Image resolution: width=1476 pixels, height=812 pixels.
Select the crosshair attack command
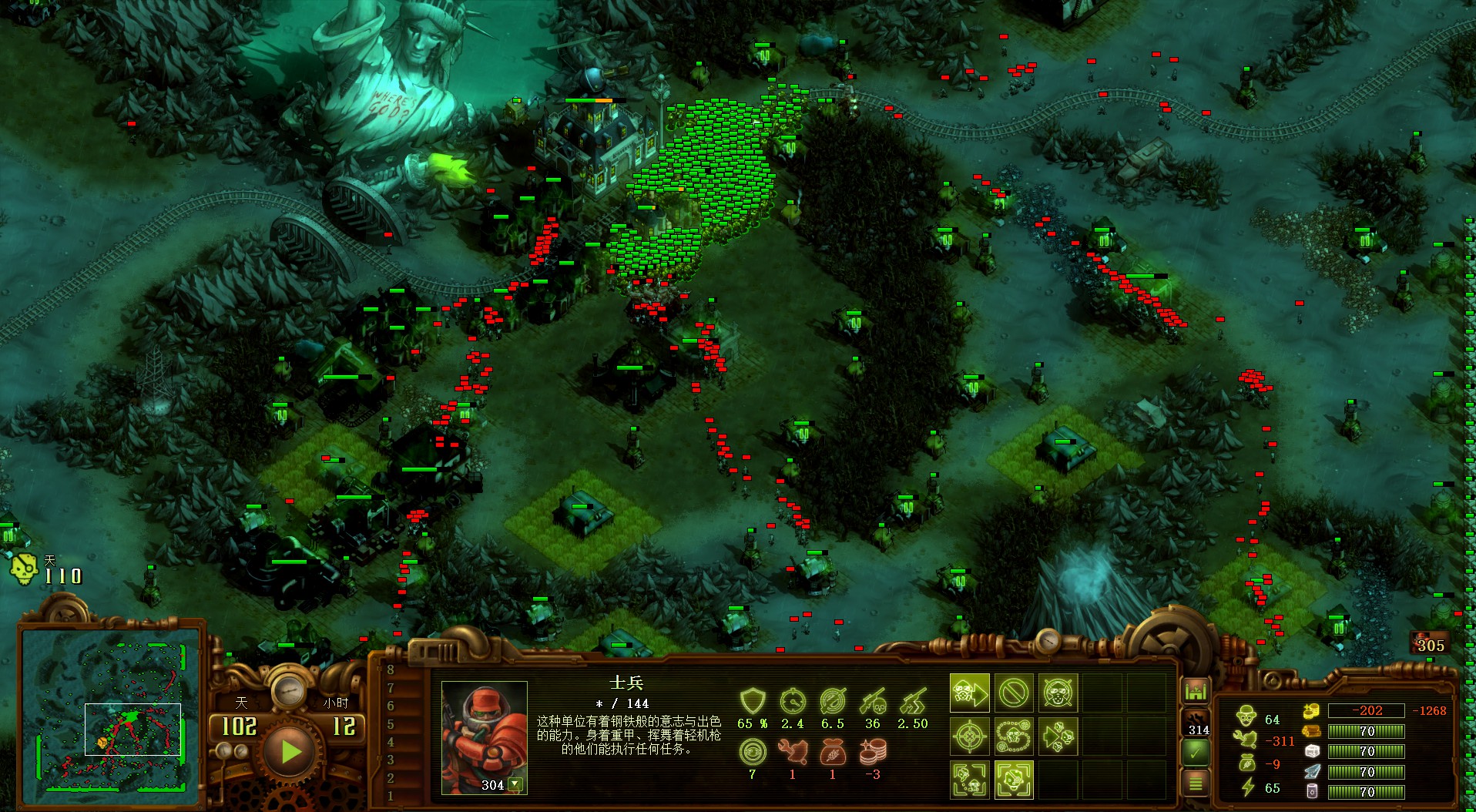(x=969, y=737)
